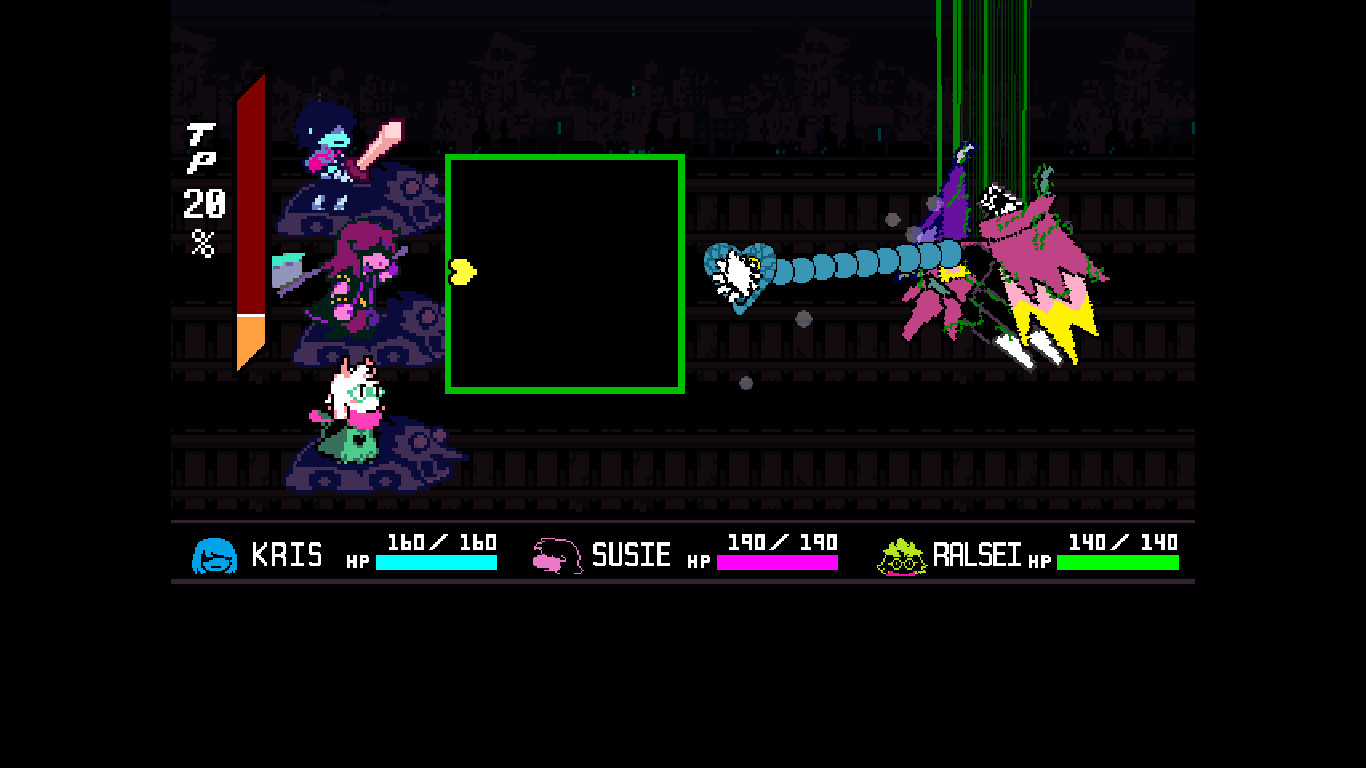The height and width of the screenshot is (768, 1366).
Task: Click the blue heart-shaped enemy projectile
Action: (737, 277)
